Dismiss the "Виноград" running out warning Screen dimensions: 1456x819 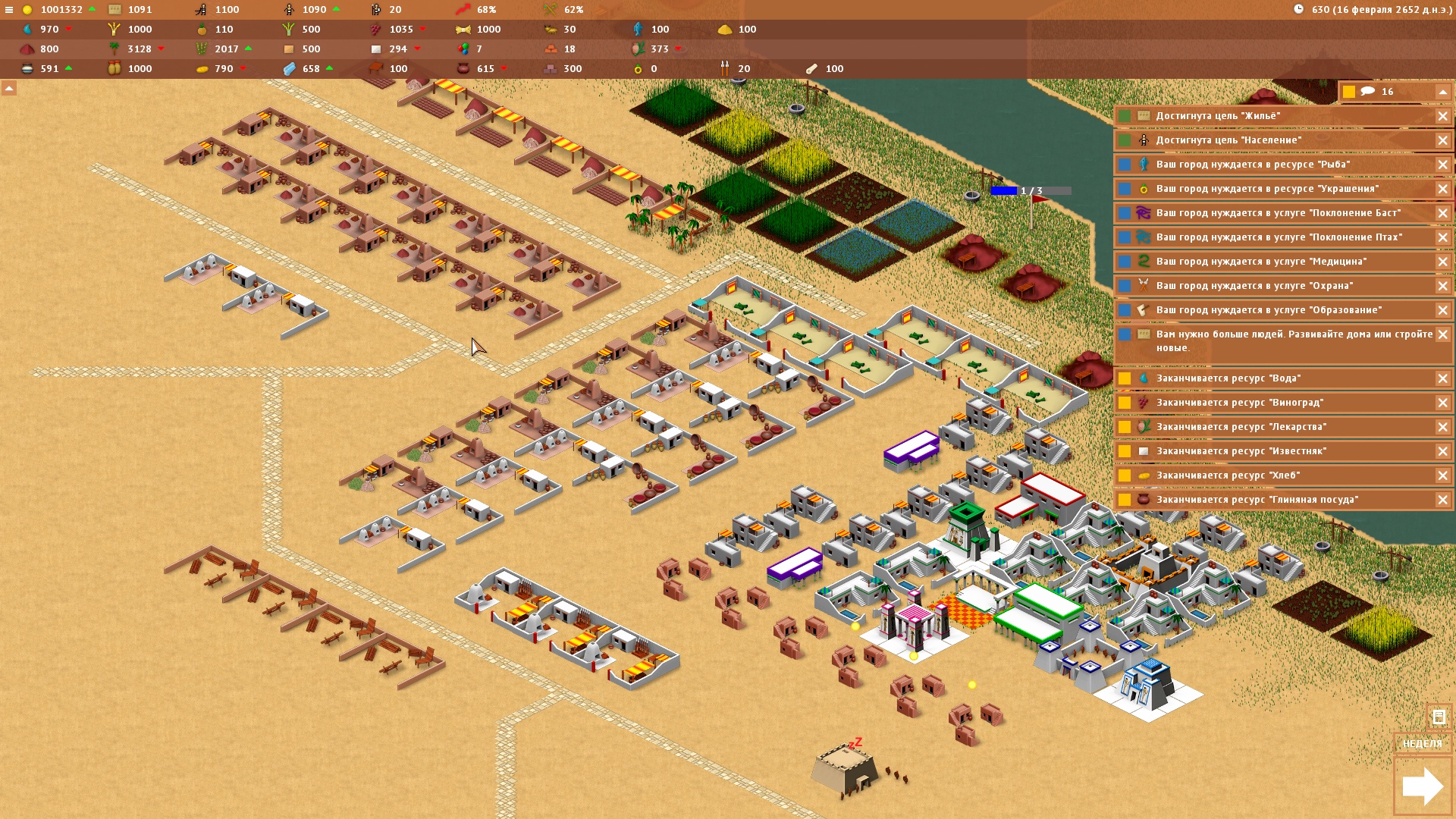pos(1442,403)
